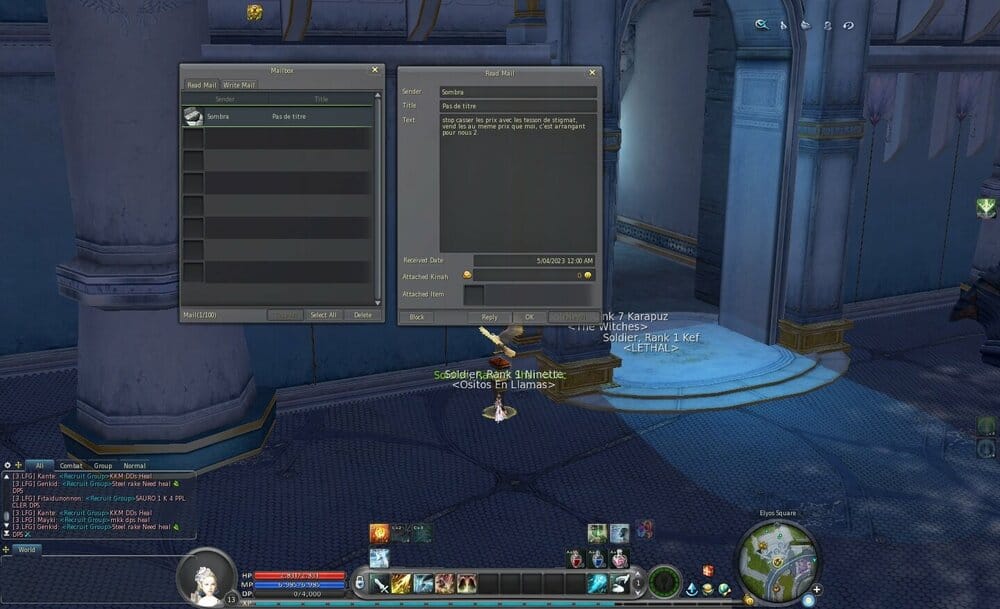Toggle the hotbar lock icon
1000x609 pixels.
[360, 583]
